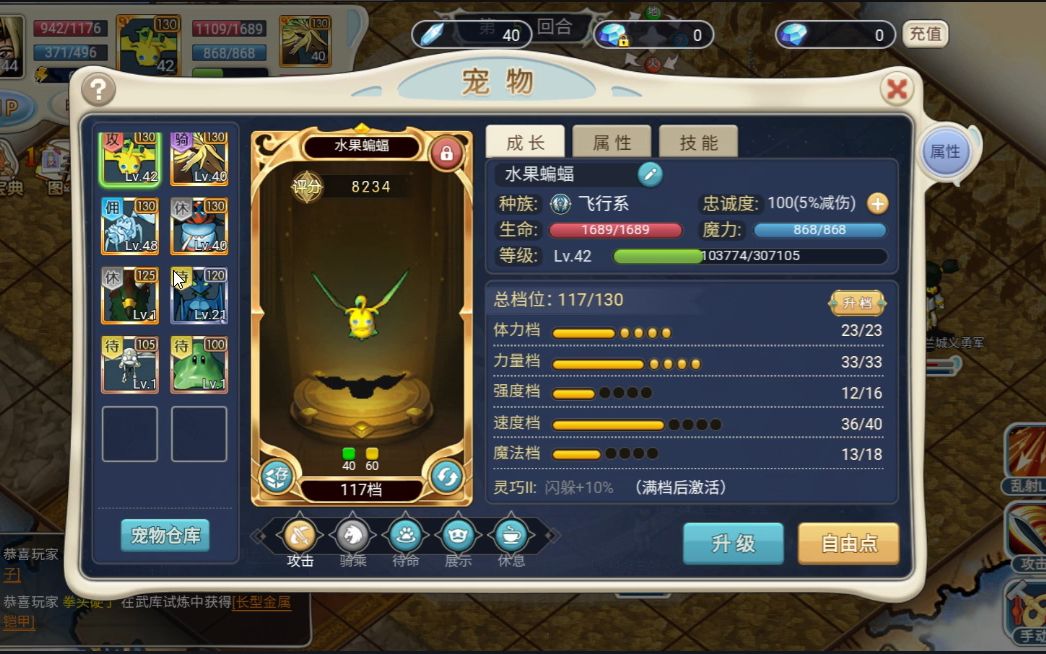Screen dimensions: 1046x654
Task: Open the help question mark
Action: [x=99, y=90]
